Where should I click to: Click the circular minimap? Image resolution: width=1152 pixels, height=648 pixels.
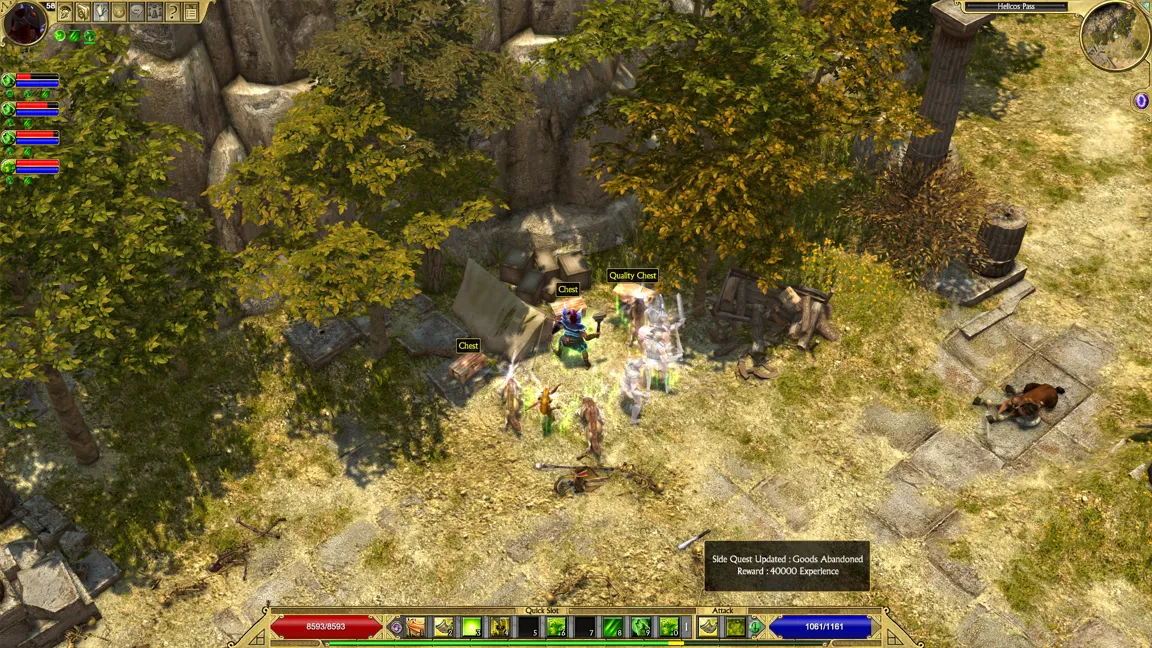click(1114, 35)
